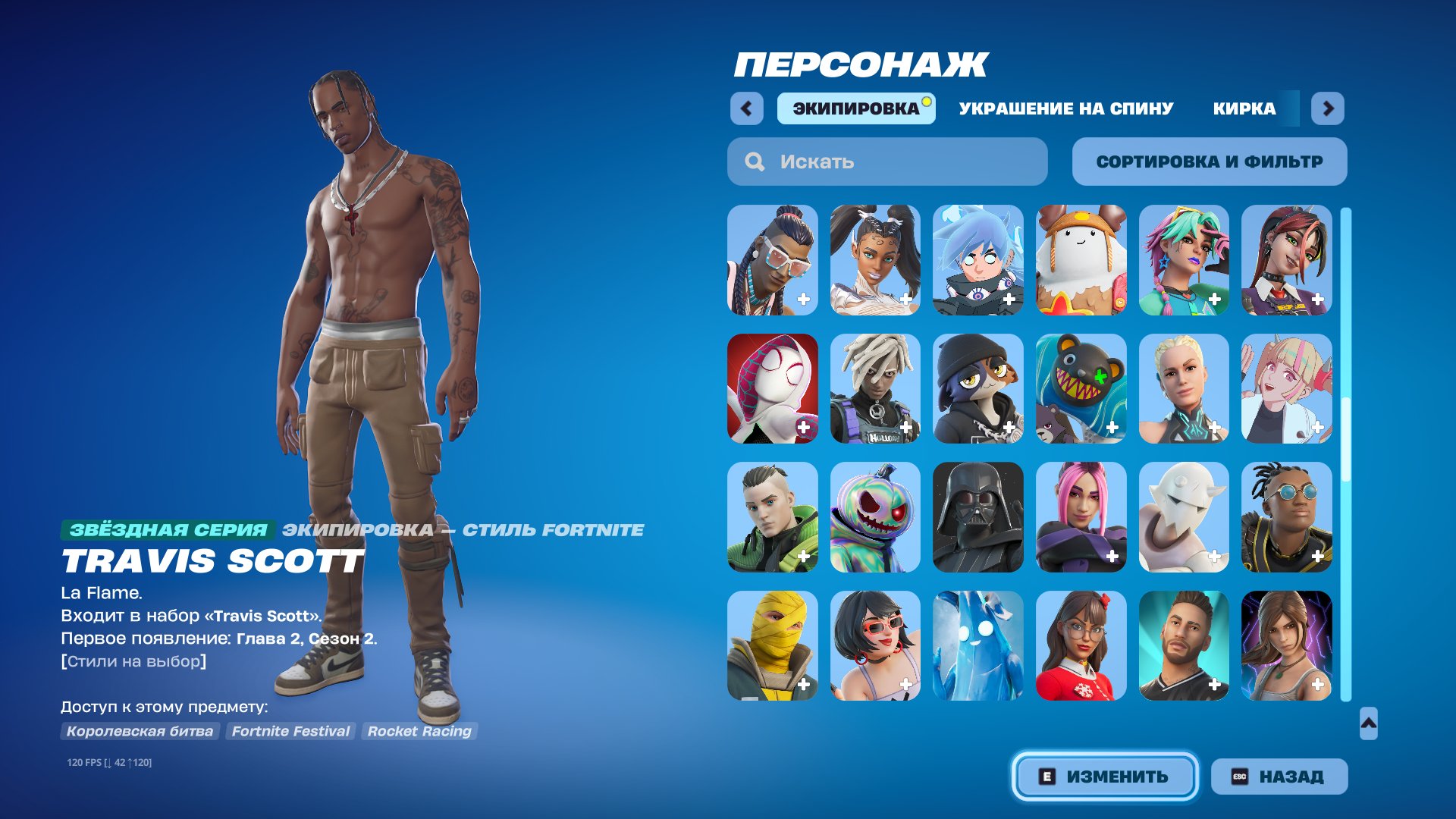Click the magnifier icon in the search bar
The height and width of the screenshot is (819, 1456).
754,161
